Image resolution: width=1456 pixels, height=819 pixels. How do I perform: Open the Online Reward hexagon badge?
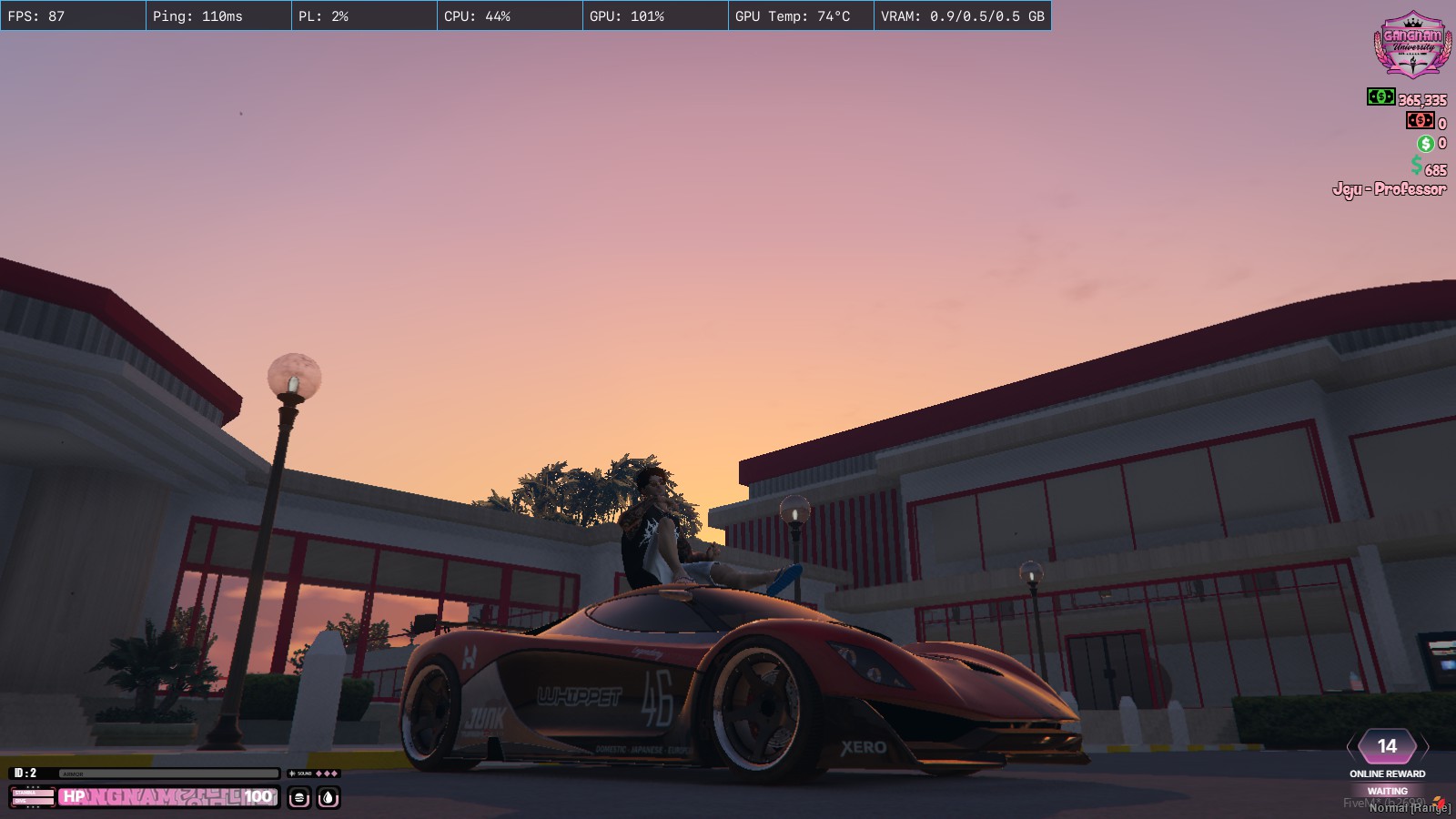pyautogui.click(x=1387, y=746)
